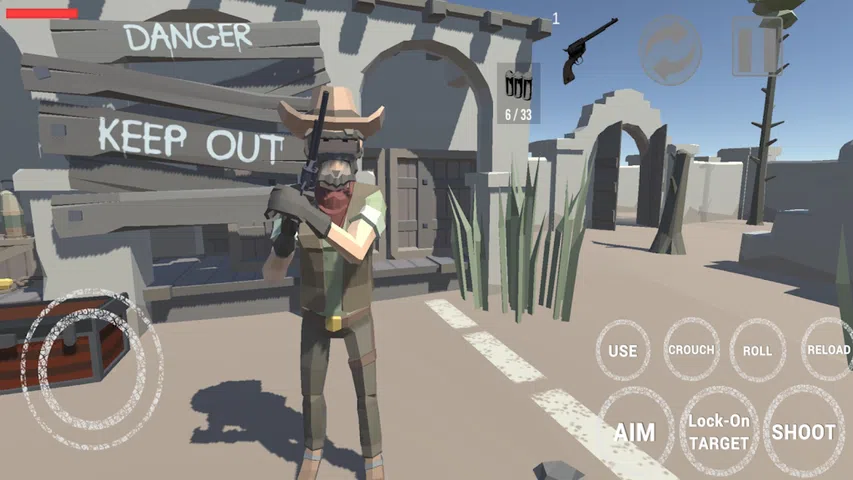853x480 pixels.
Task: Pause the game with the pause button
Action: pyautogui.click(x=756, y=46)
